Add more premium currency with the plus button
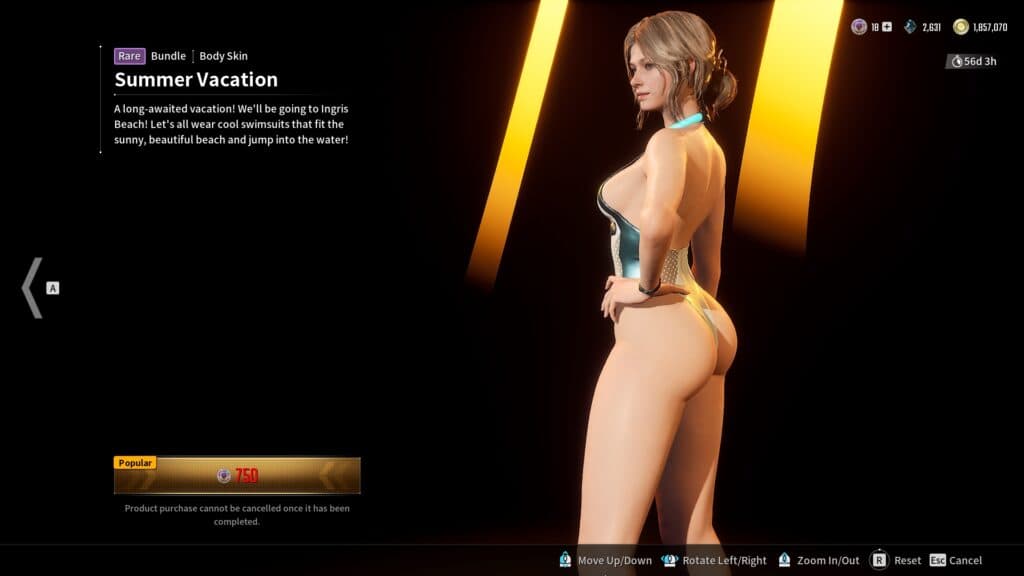The width and height of the screenshot is (1024, 576). [x=886, y=27]
